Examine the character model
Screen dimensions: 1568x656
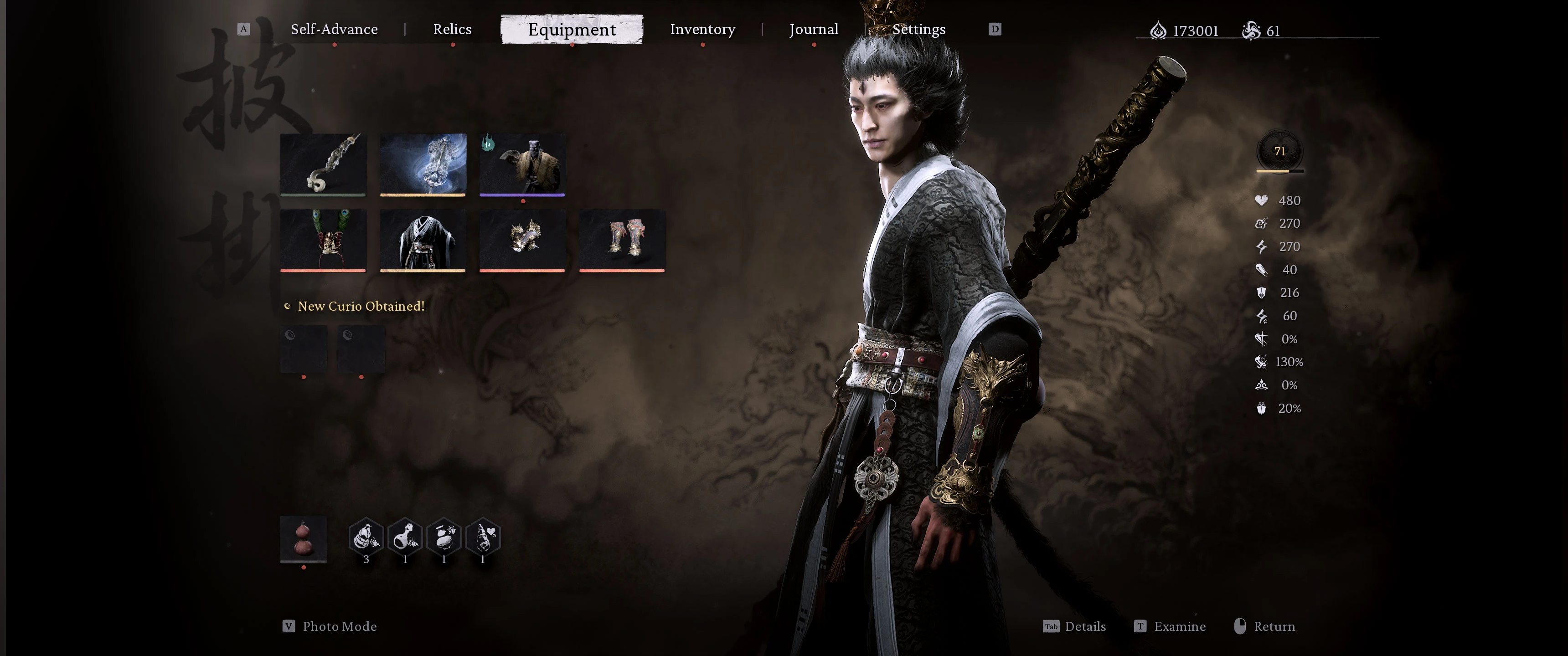(1179, 626)
